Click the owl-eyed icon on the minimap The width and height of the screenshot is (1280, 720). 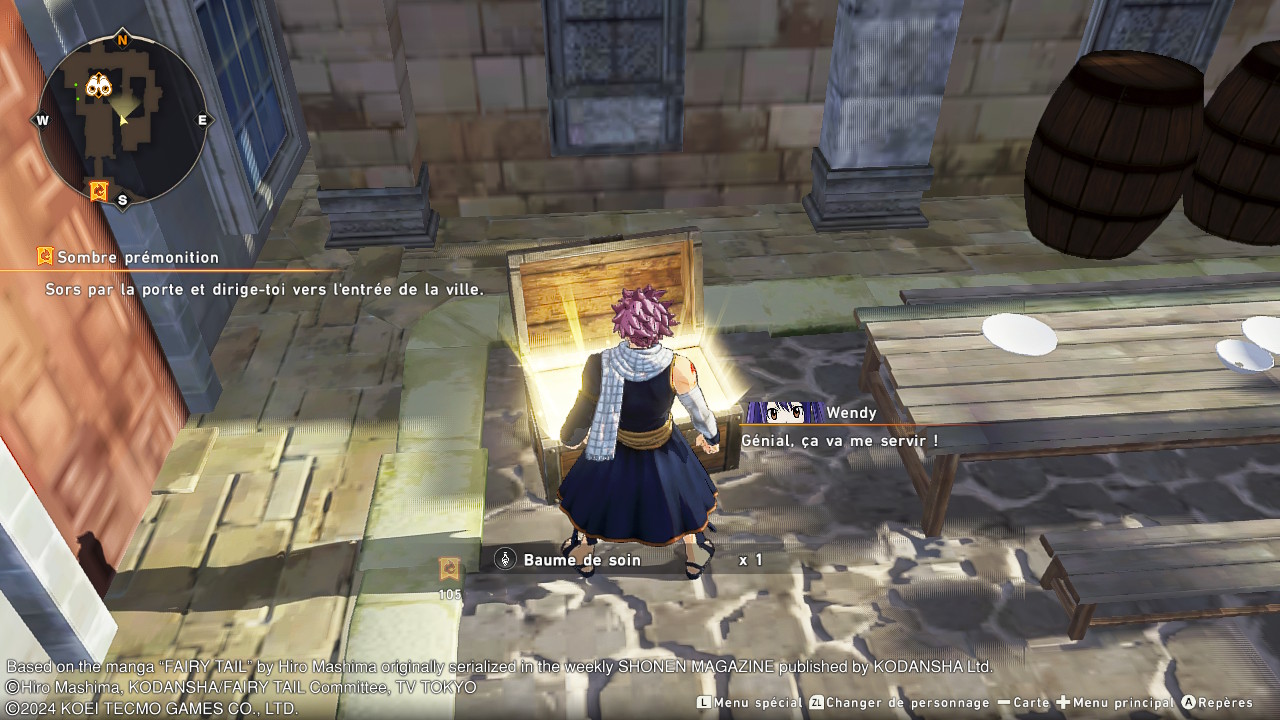[98, 86]
